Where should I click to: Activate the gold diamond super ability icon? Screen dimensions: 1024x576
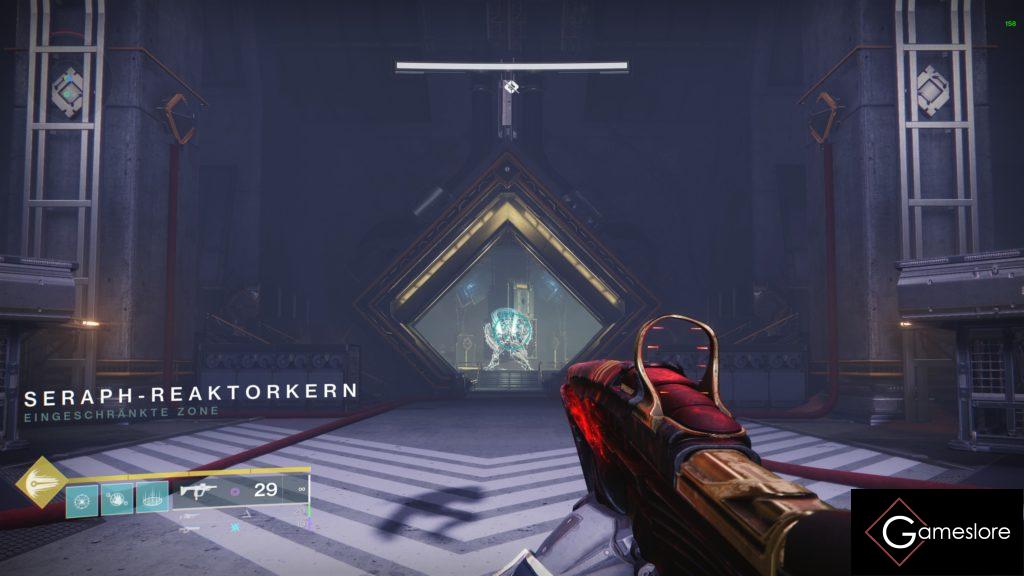41,482
